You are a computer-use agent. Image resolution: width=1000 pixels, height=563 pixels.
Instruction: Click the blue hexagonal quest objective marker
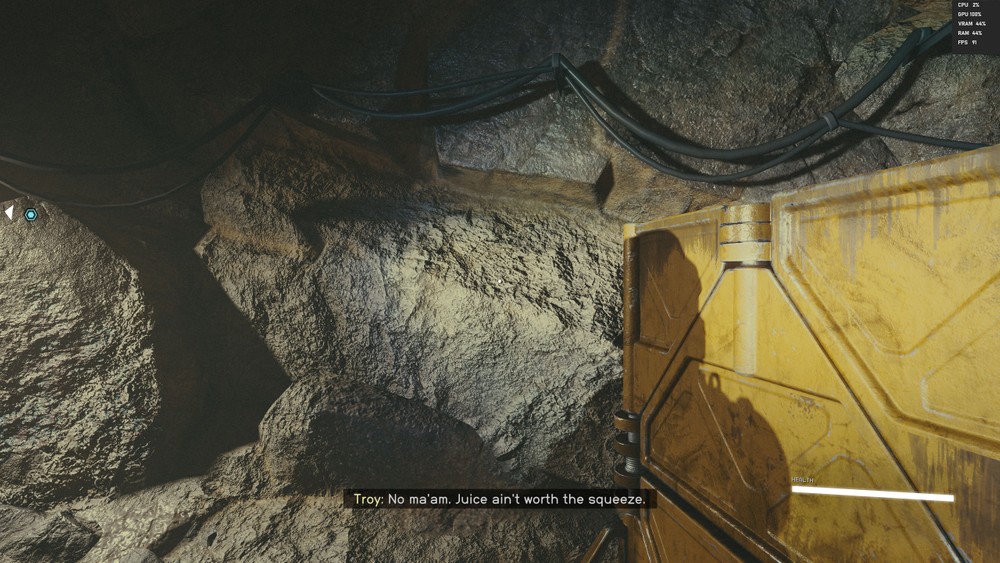point(31,214)
